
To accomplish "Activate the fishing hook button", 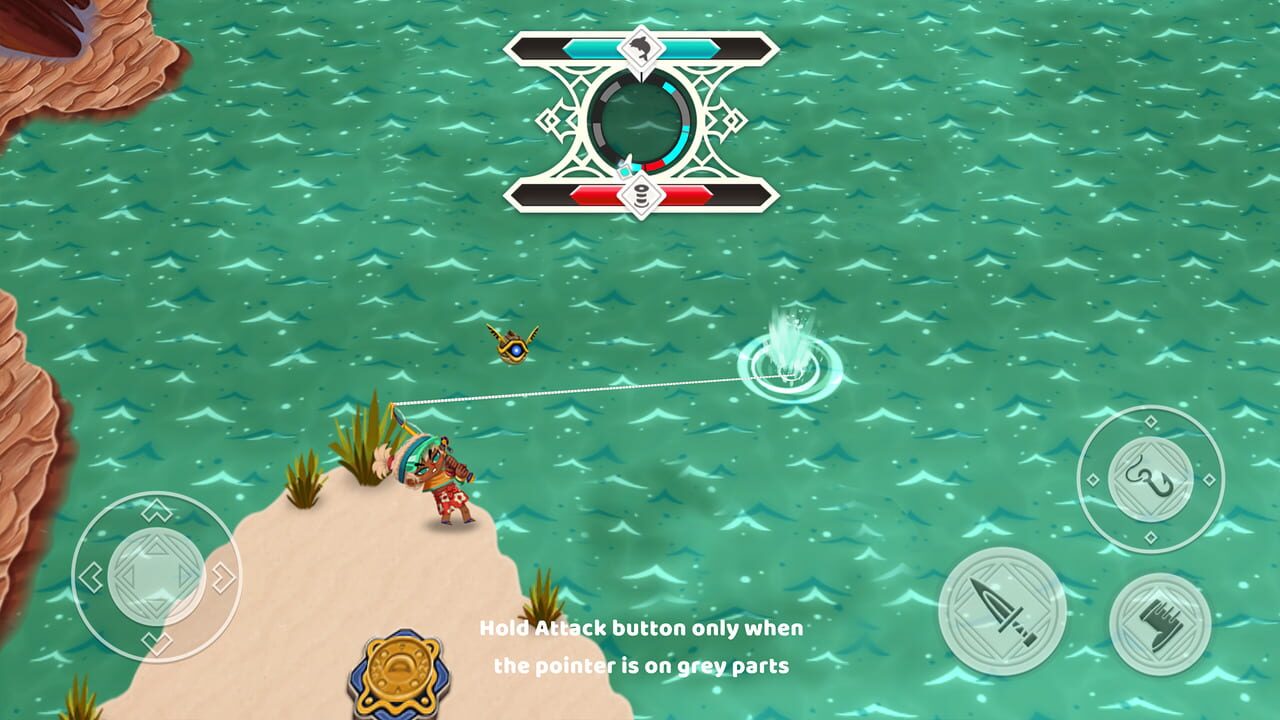I will pos(1151,479).
